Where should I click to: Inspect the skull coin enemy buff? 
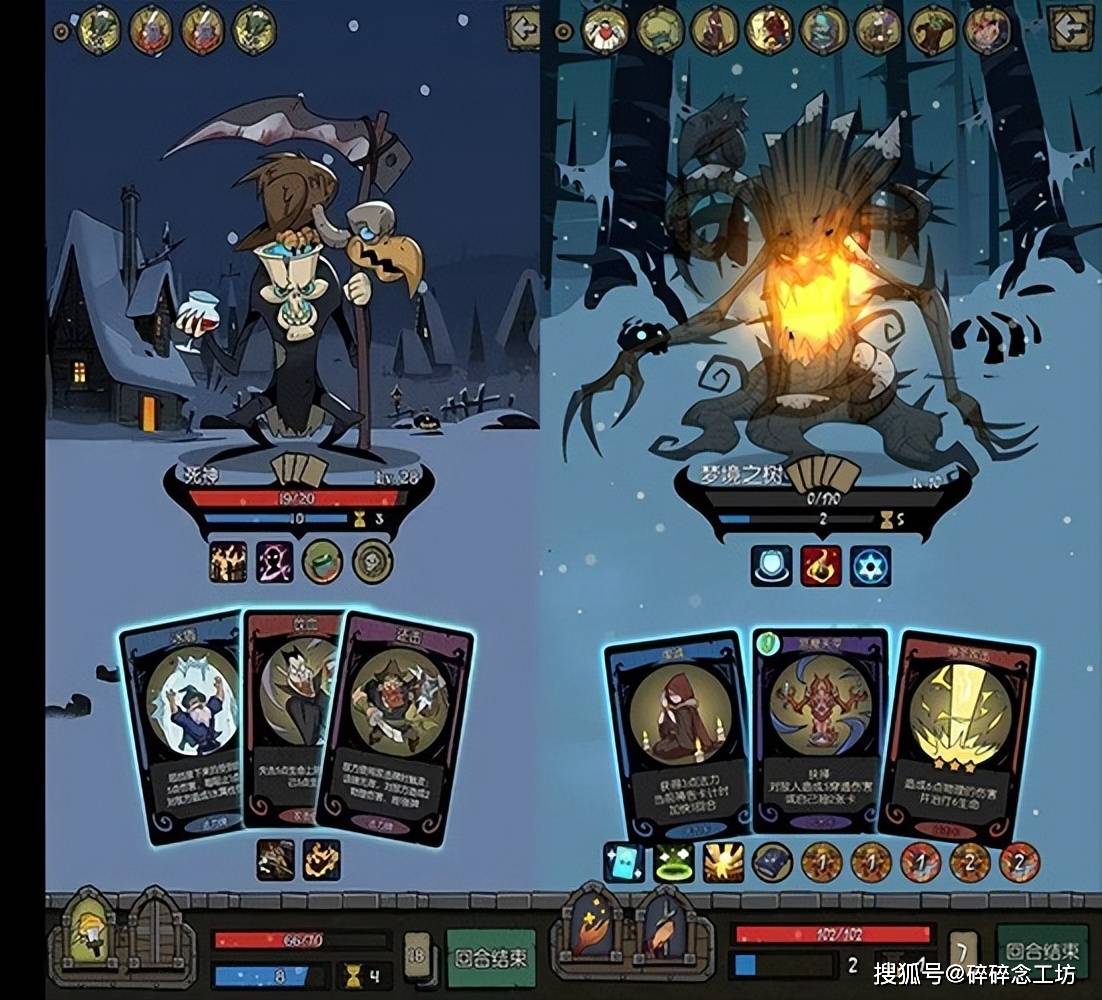(x=372, y=562)
